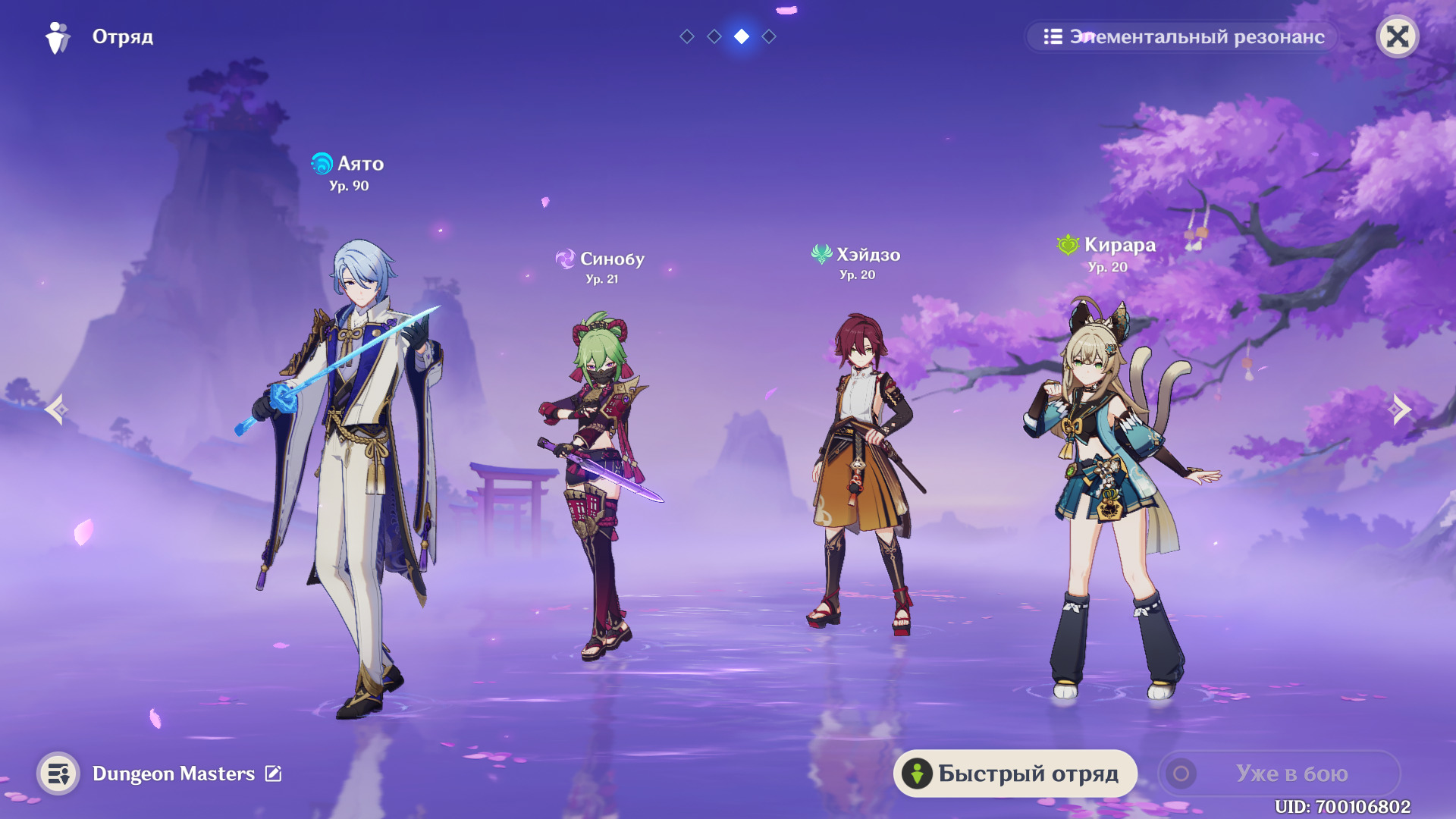
Task: Switch to the fourth party page dot
Action: 769,36
